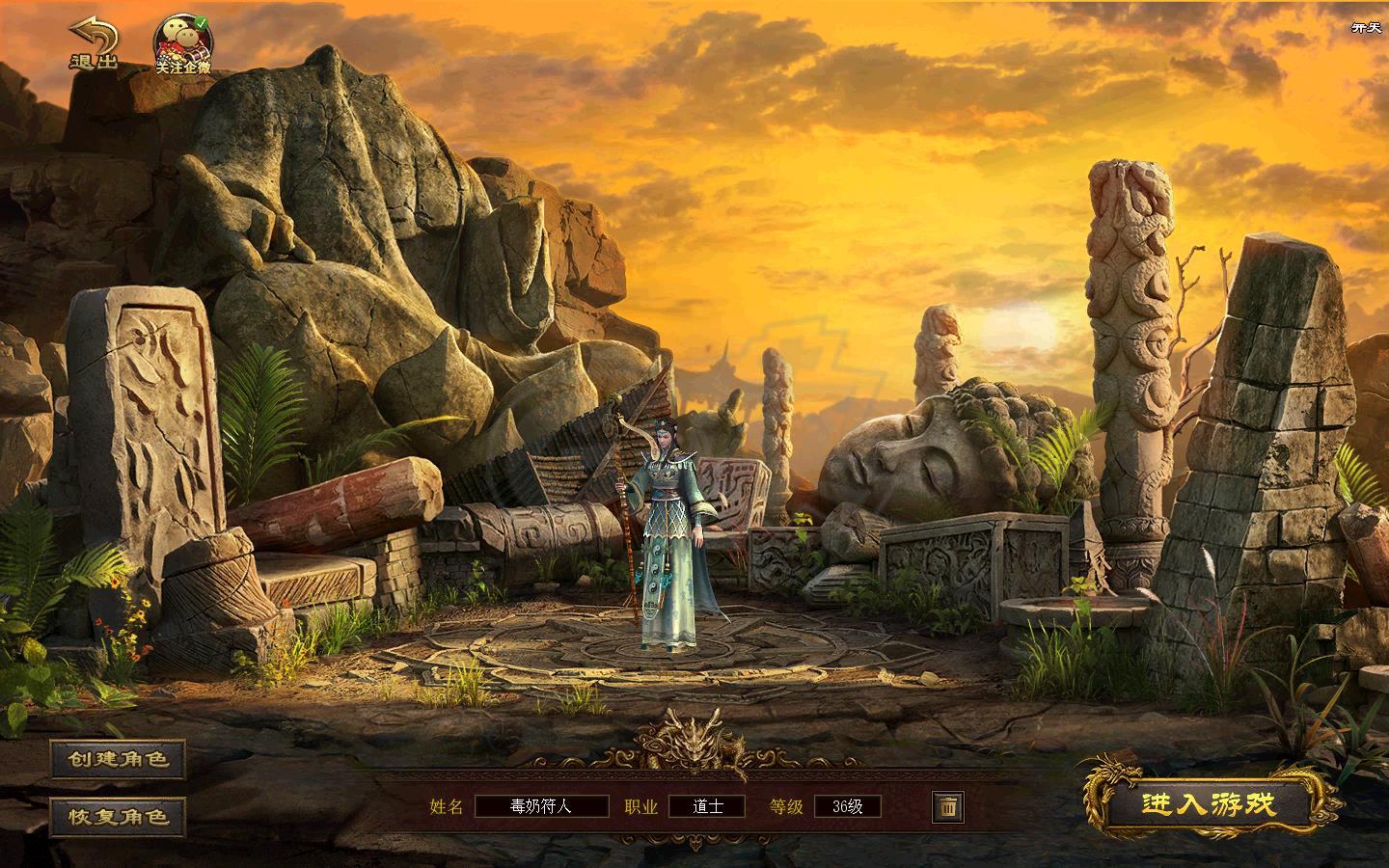Image resolution: width=1389 pixels, height=868 pixels.
Task: Toggle the 开关 switch text
Action: (1366, 27)
